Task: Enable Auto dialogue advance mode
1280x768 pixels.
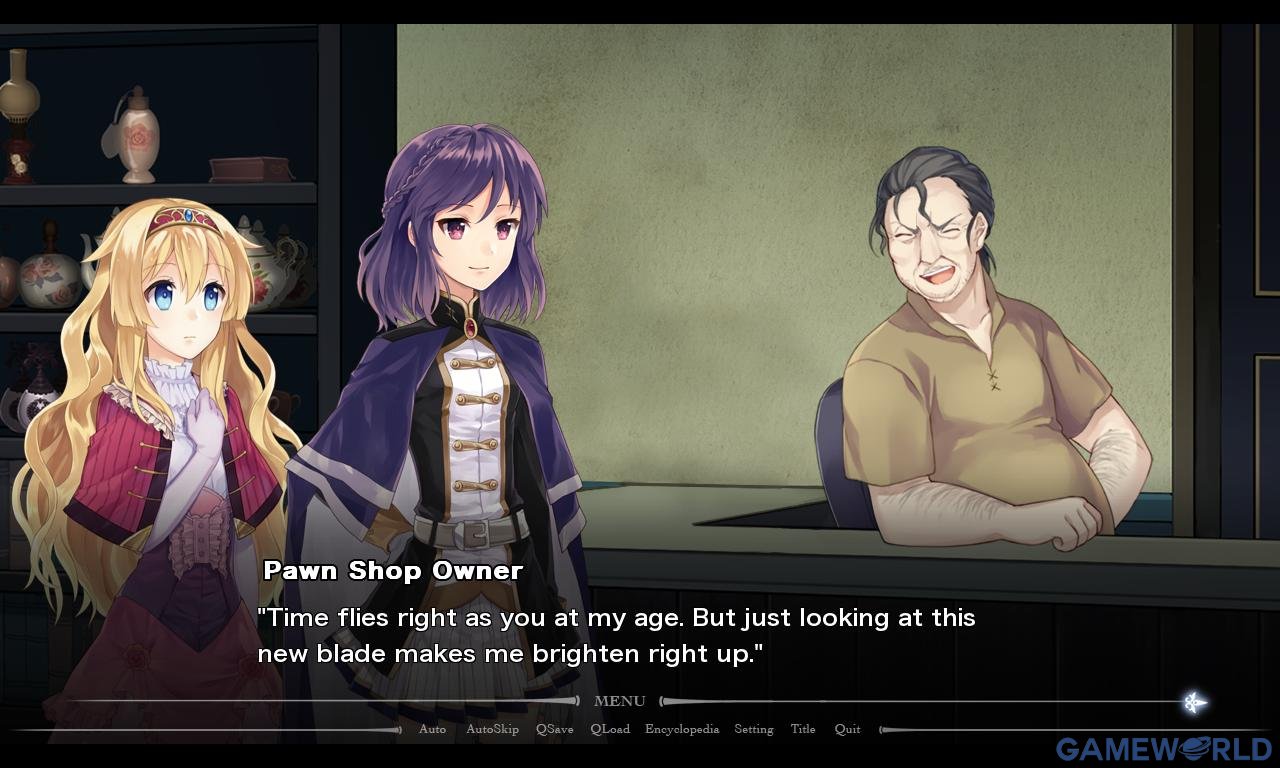Action: (x=432, y=729)
